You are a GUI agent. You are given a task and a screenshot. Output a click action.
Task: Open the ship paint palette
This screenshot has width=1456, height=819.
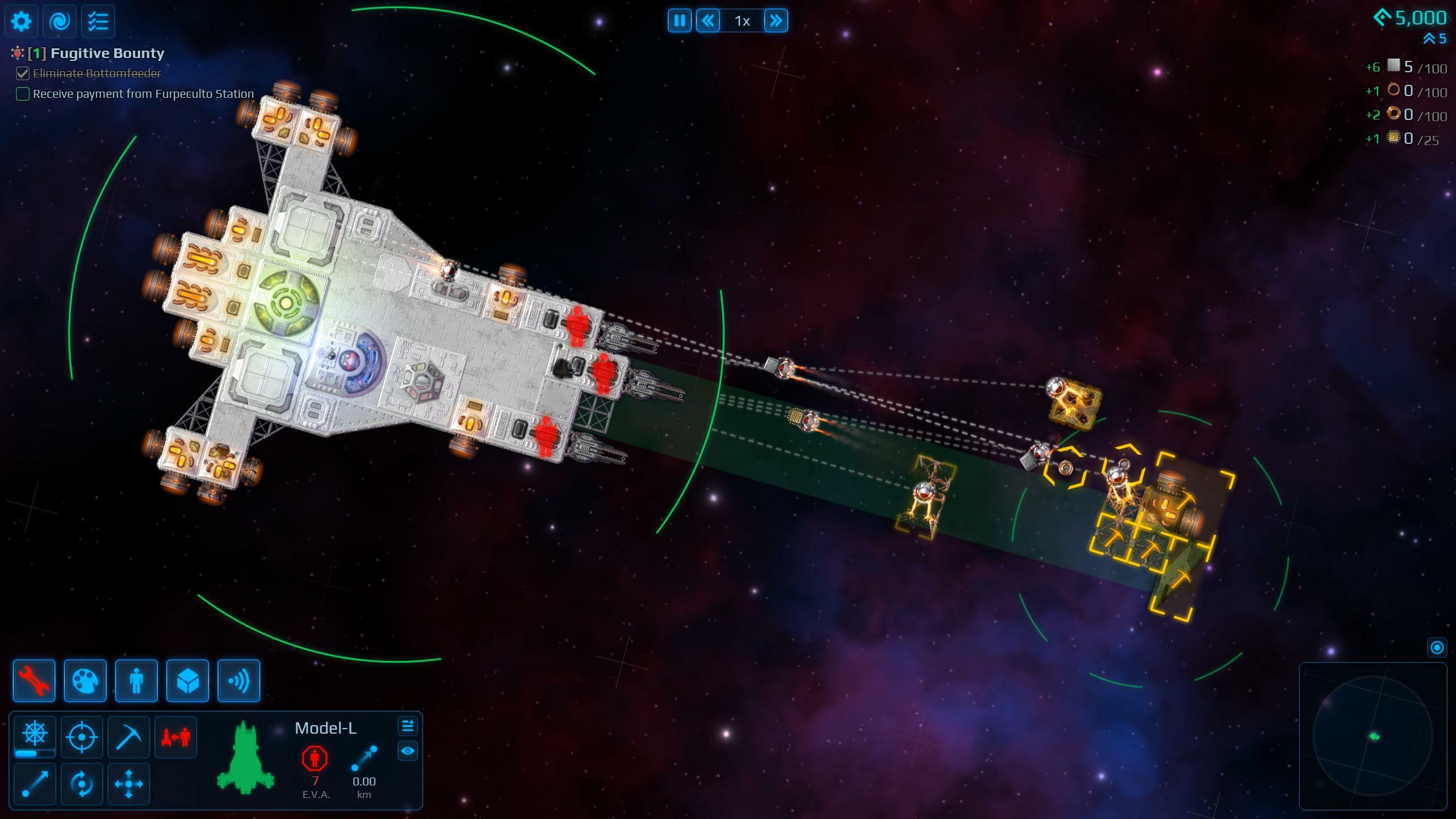pos(85,681)
